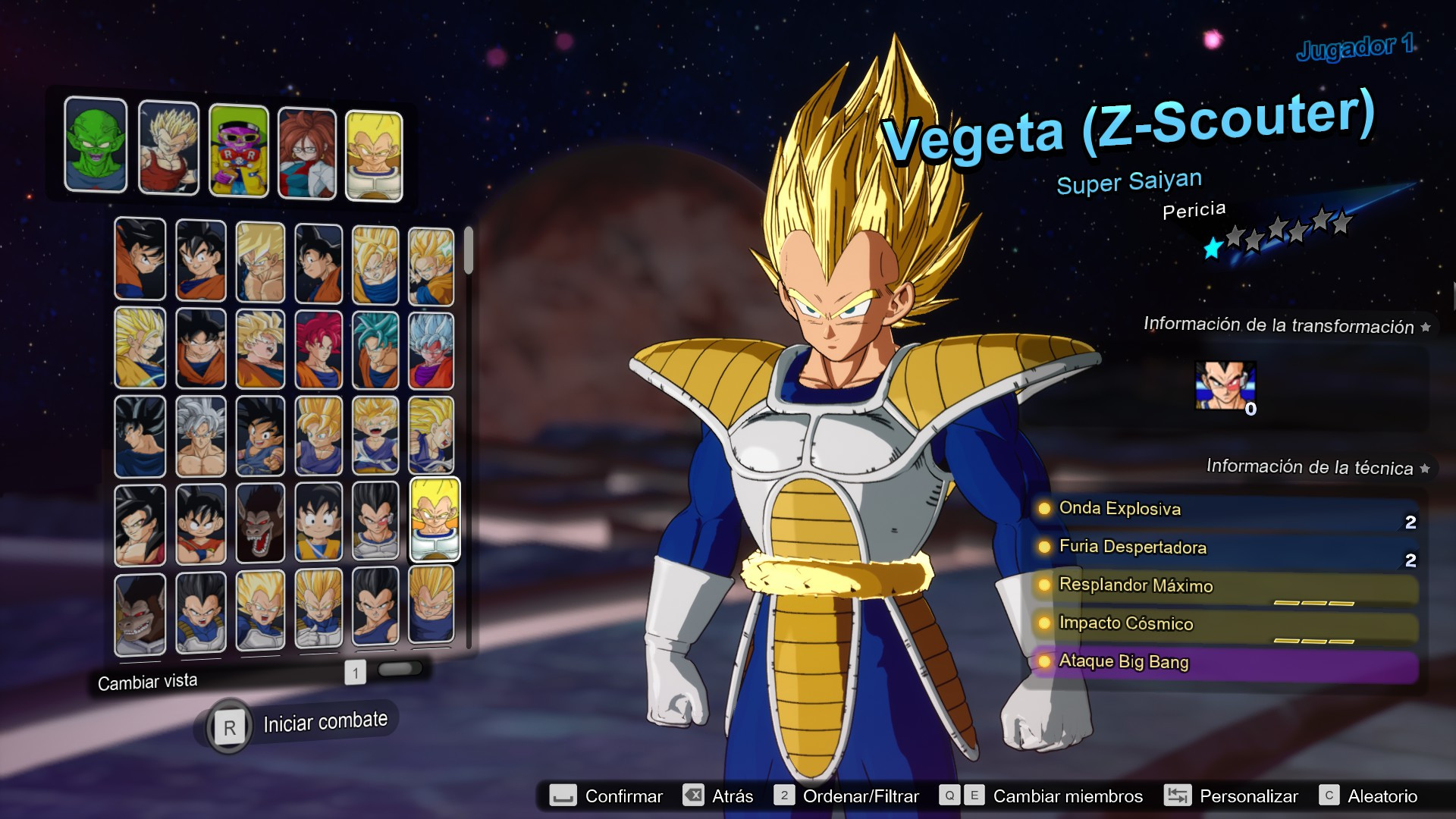Click the Enter key icon next to Confirmar

[x=563, y=796]
